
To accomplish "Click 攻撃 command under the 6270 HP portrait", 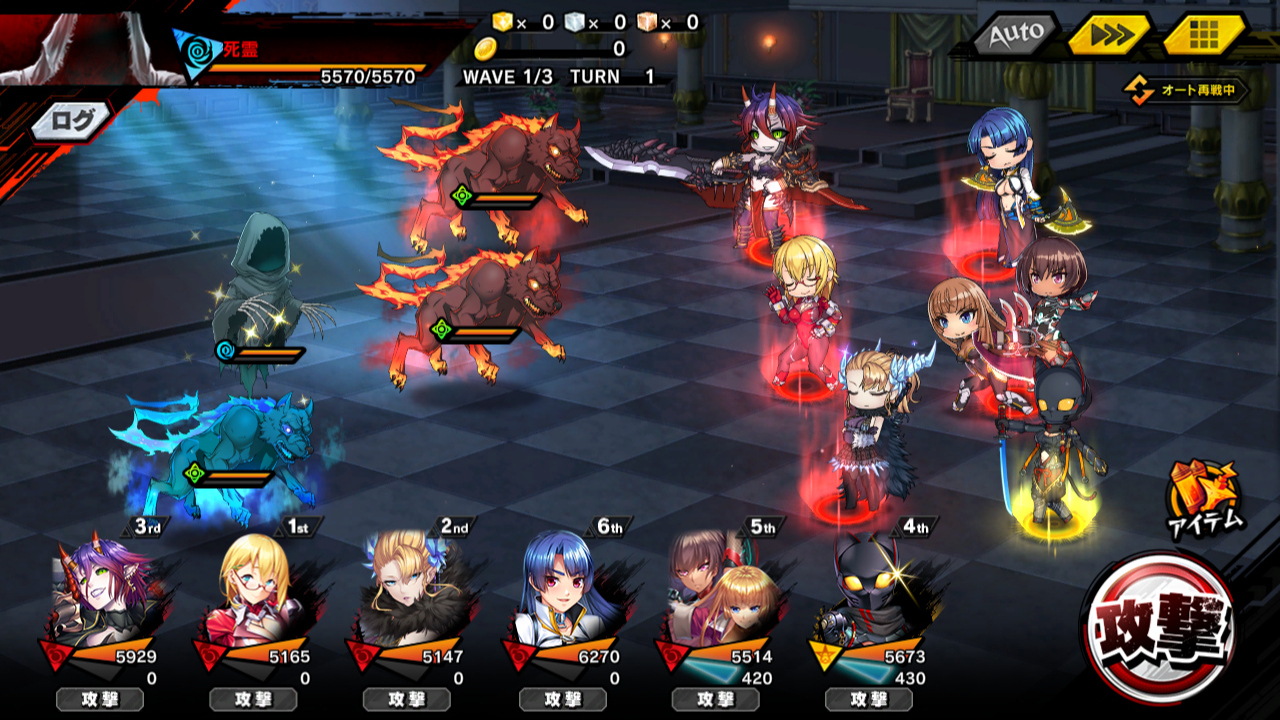I will tap(562, 699).
